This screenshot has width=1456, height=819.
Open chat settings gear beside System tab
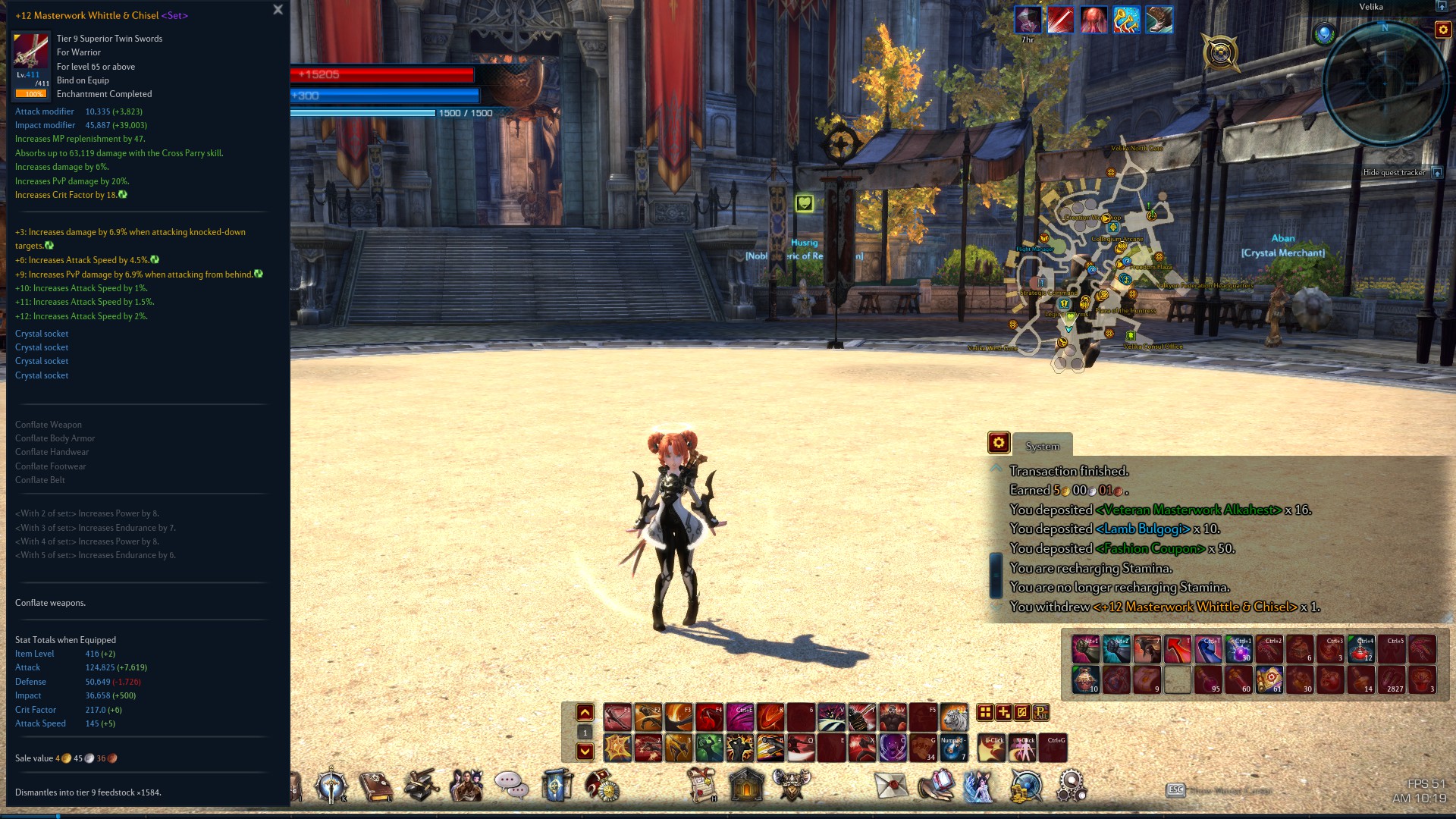point(998,443)
